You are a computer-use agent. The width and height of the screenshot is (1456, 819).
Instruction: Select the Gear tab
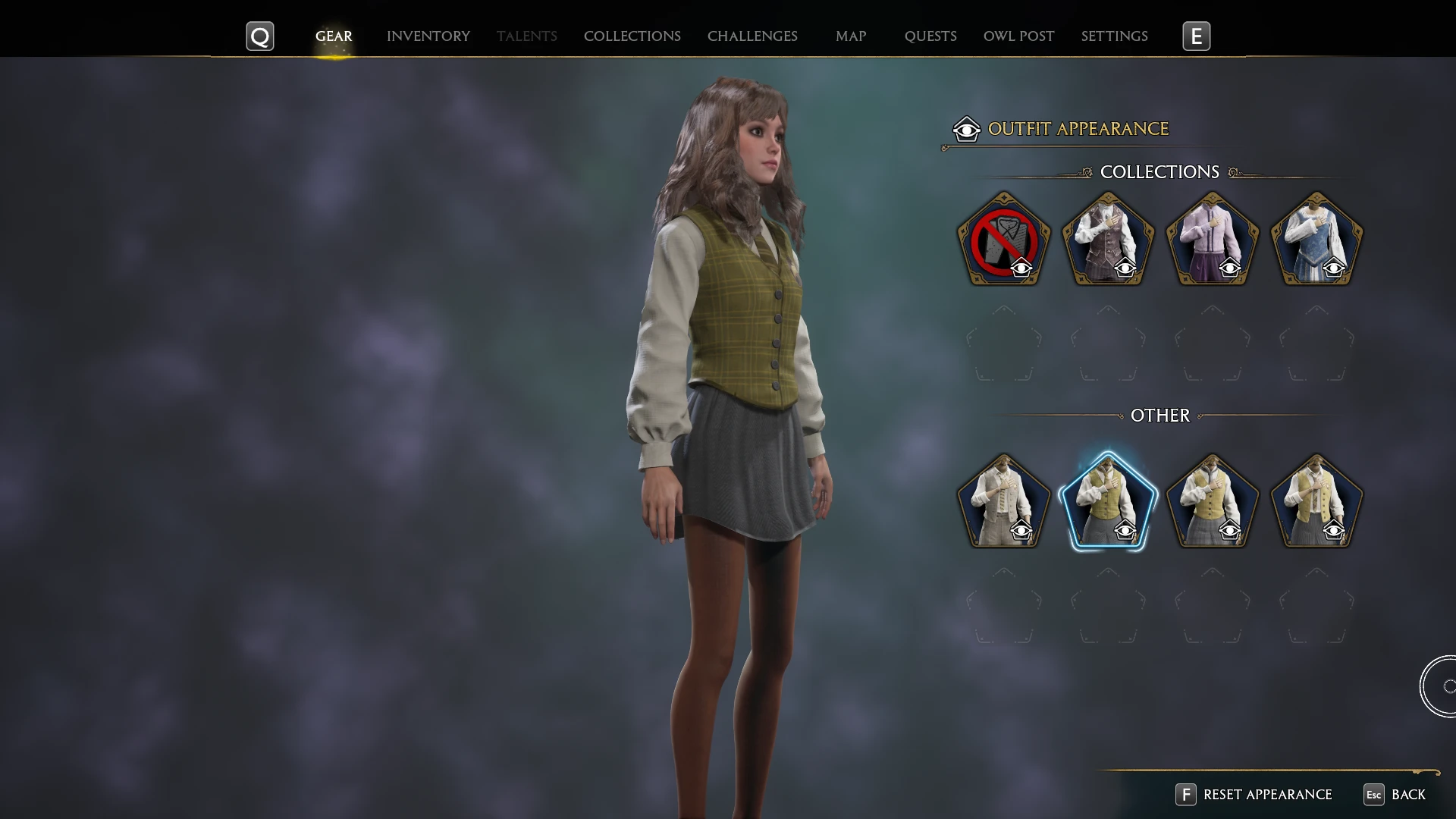(x=334, y=36)
